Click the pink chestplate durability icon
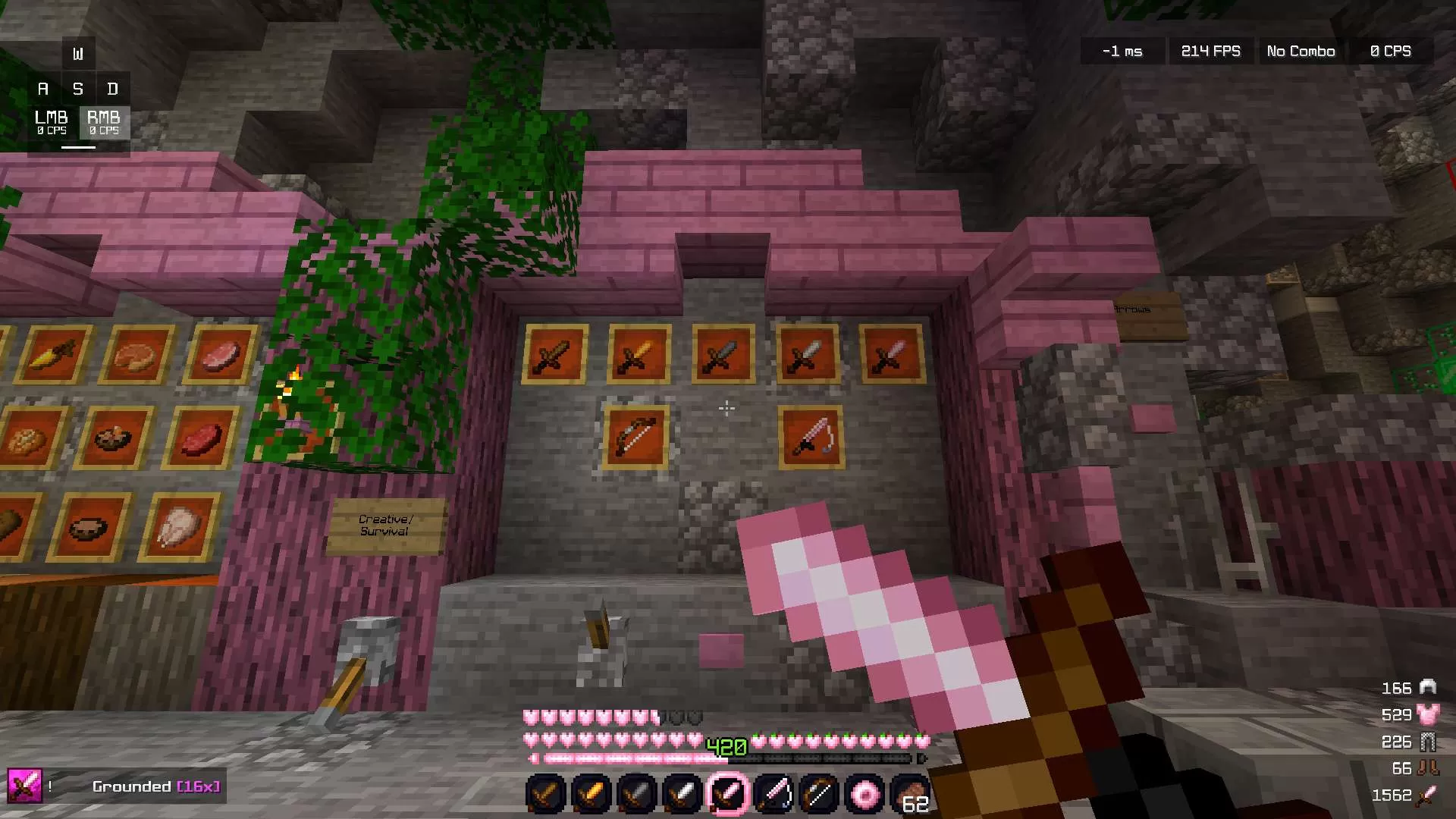The height and width of the screenshot is (819, 1456). coord(1427,715)
